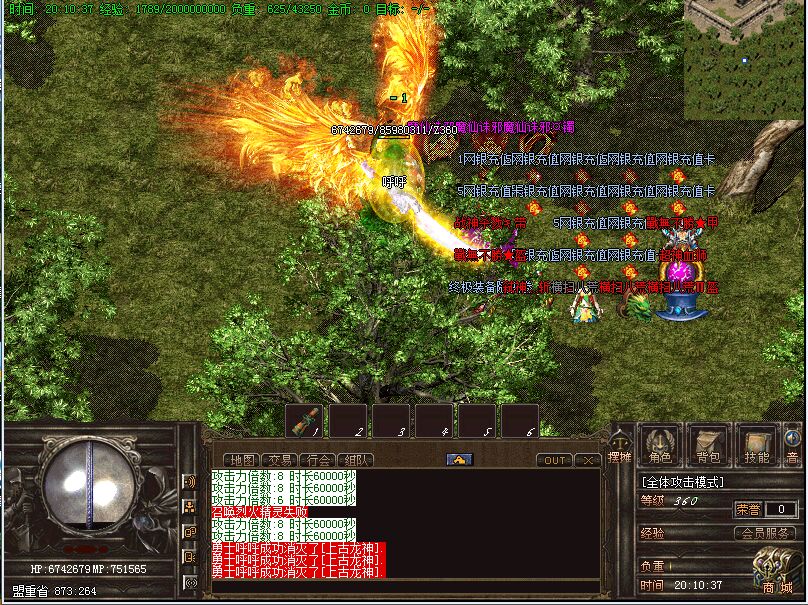The width and height of the screenshot is (808, 605).
Task: Close the game with the X button
Action: click(x=588, y=460)
